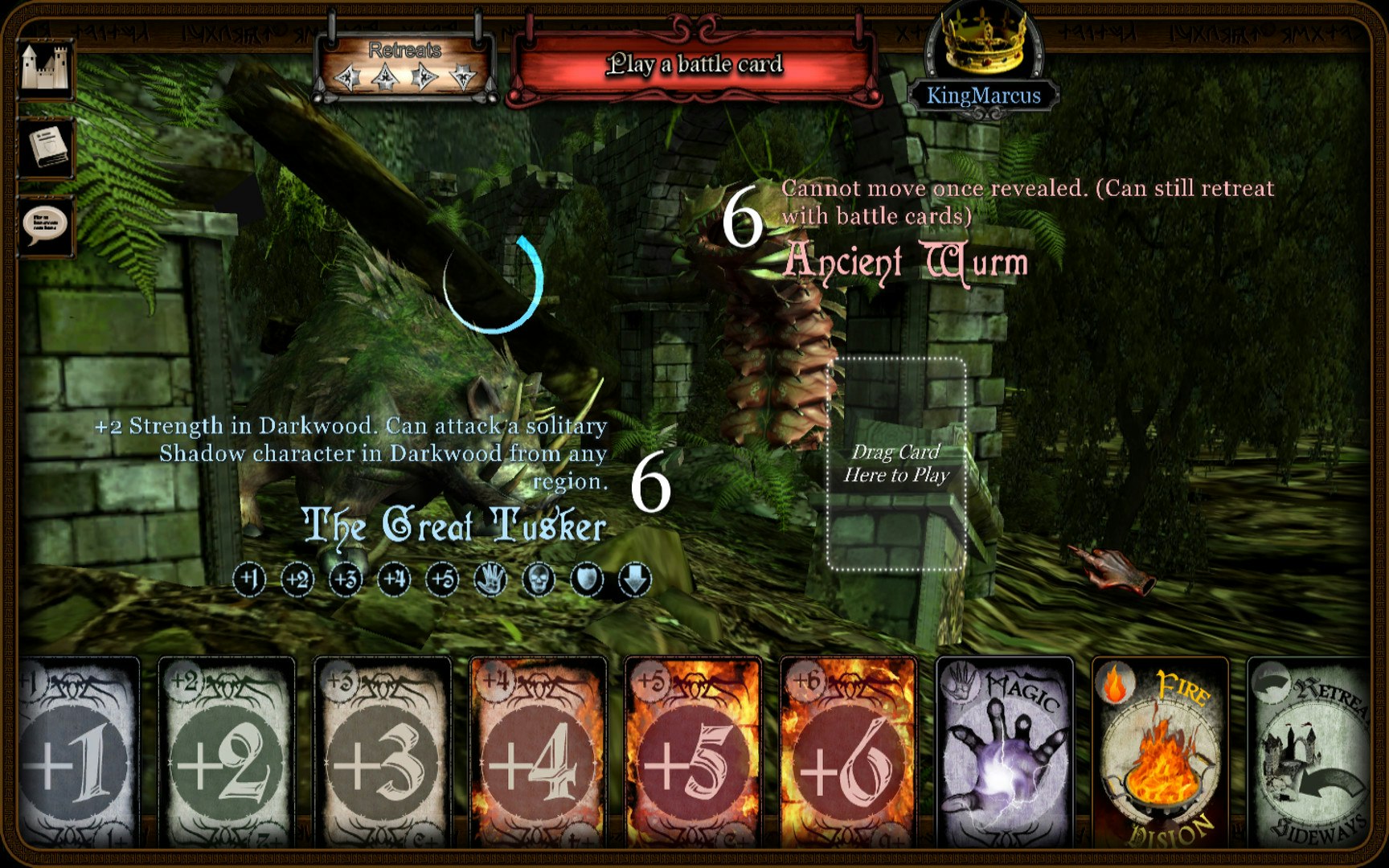Click the left retreat arrow

[x=348, y=78]
